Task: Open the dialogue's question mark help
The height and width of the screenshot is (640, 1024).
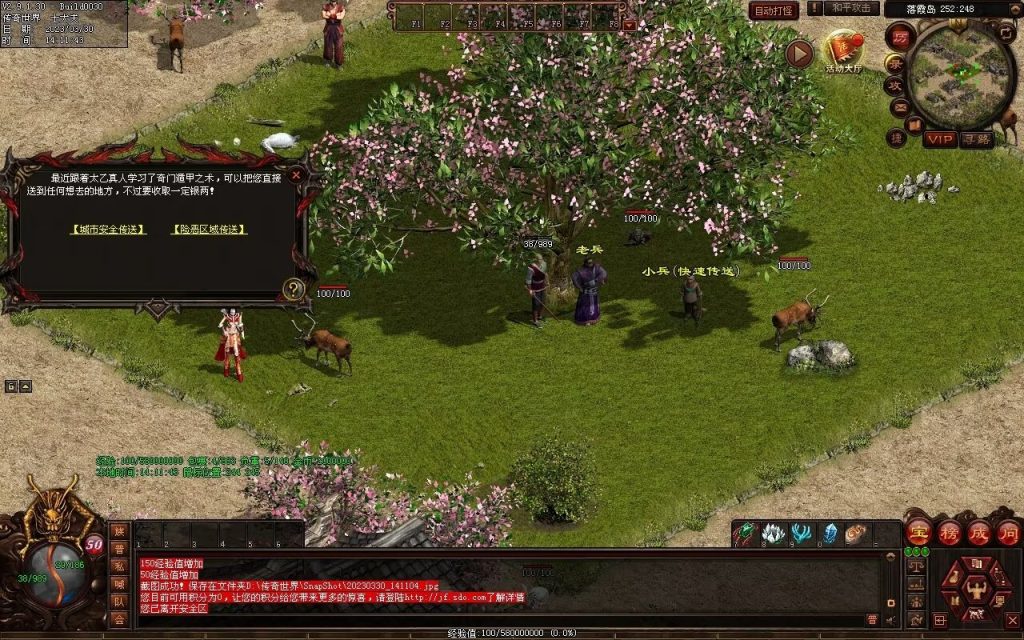Action: (x=294, y=288)
